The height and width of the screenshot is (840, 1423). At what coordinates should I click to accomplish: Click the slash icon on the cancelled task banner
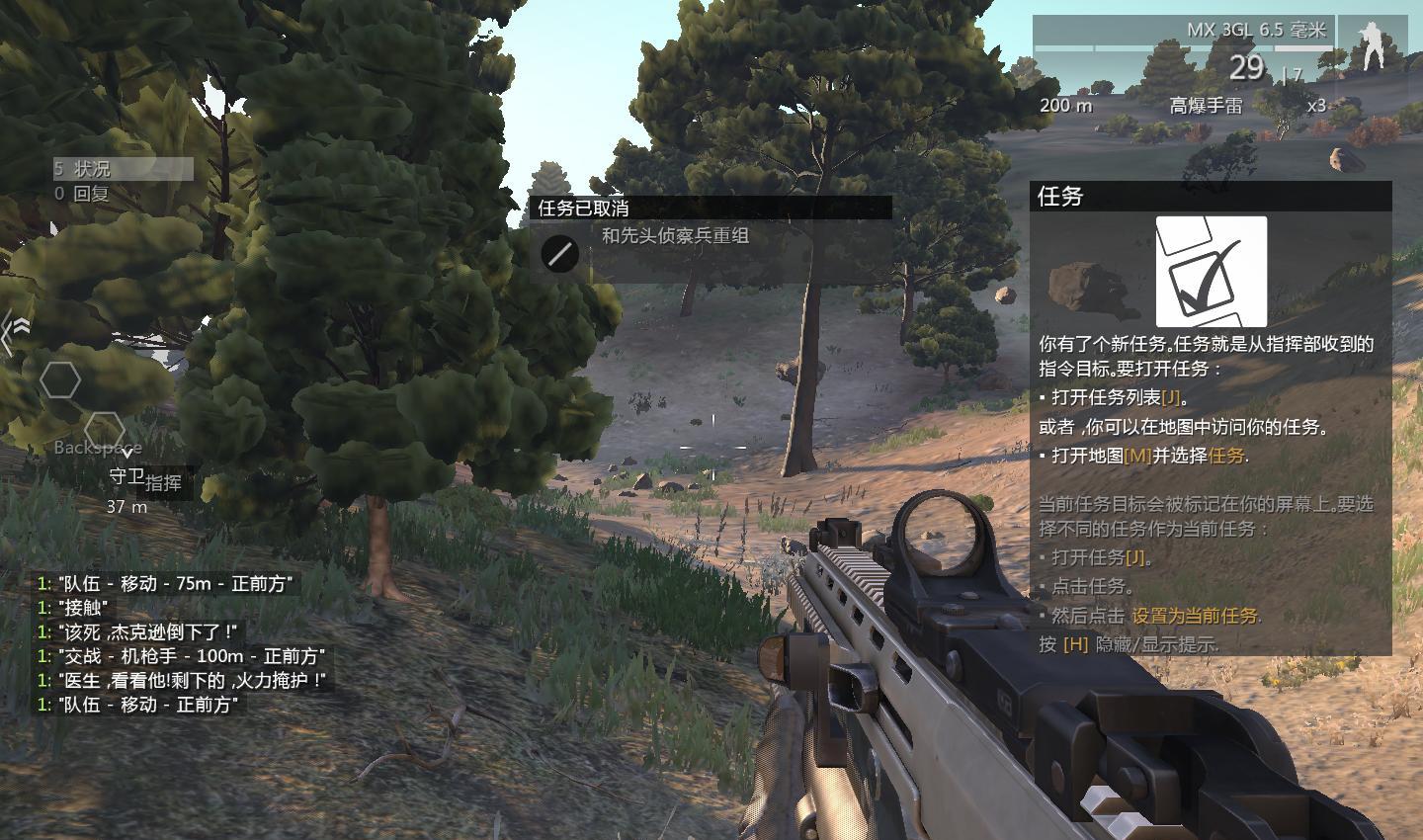tap(560, 254)
